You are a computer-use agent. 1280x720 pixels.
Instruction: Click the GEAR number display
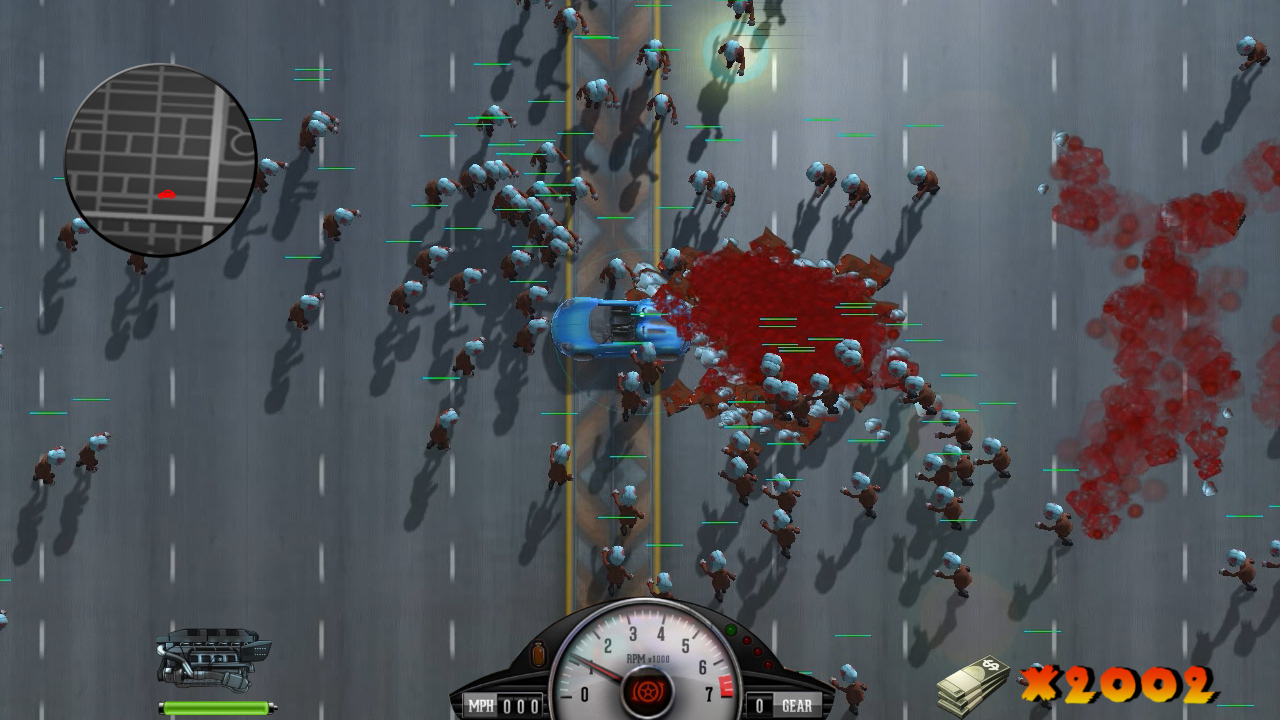point(761,703)
